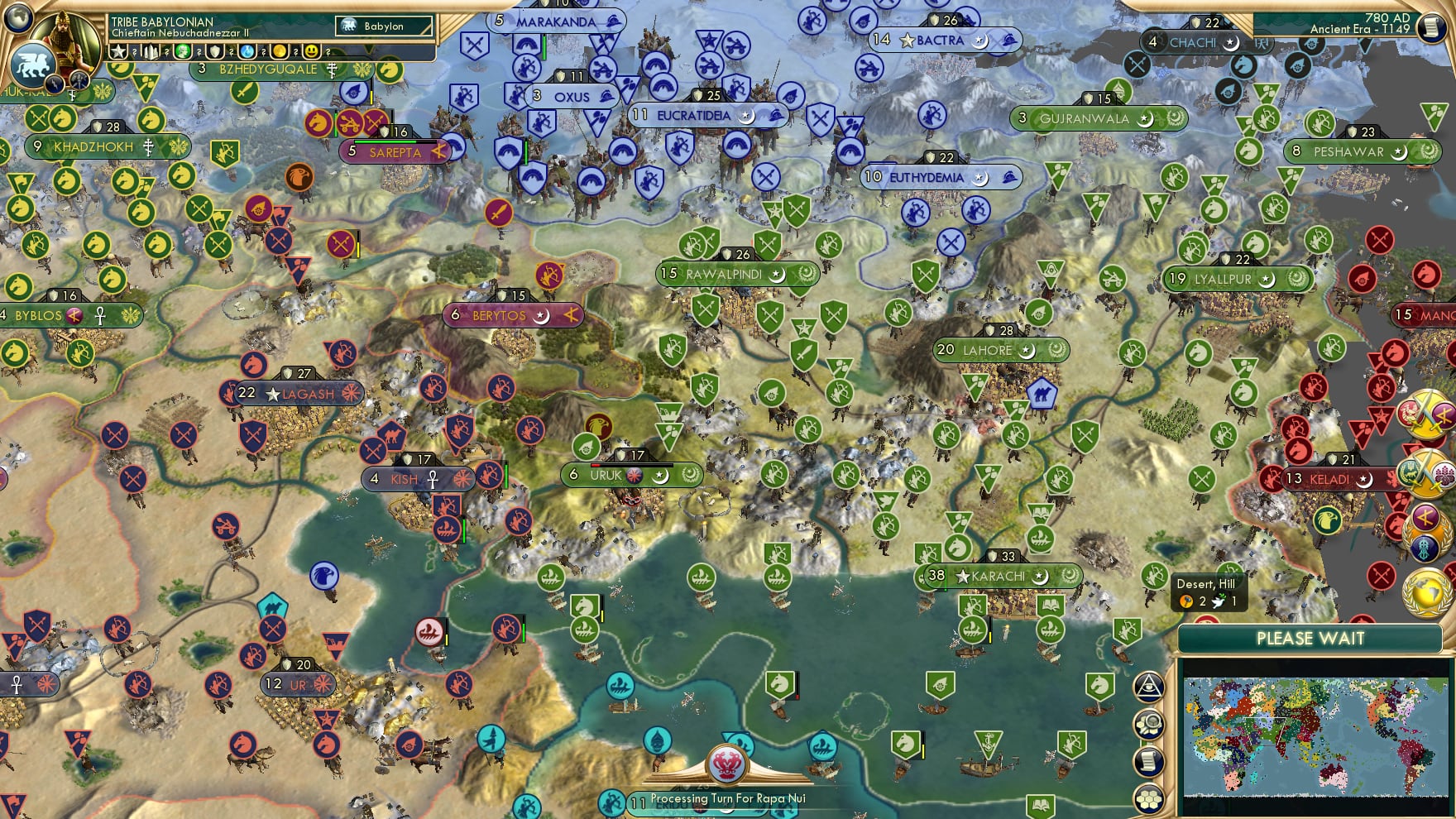
Task: Click the Babylon name plate next to the civ title
Action: 383,26
